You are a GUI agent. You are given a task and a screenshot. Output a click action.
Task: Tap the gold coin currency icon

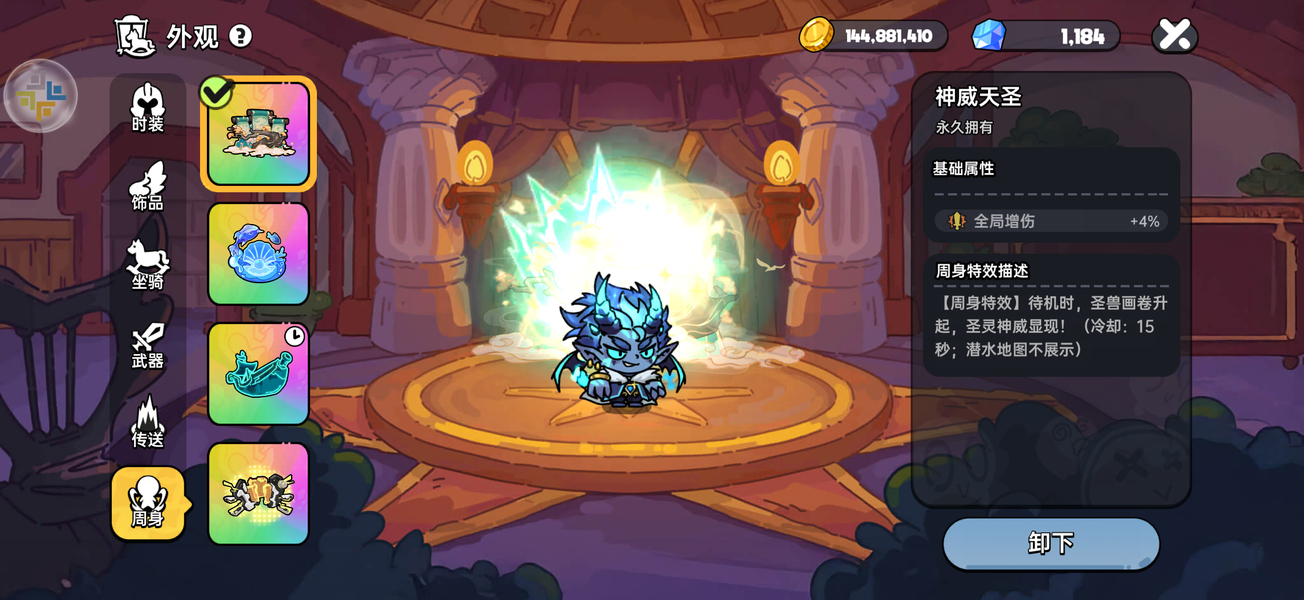click(816, 36)
